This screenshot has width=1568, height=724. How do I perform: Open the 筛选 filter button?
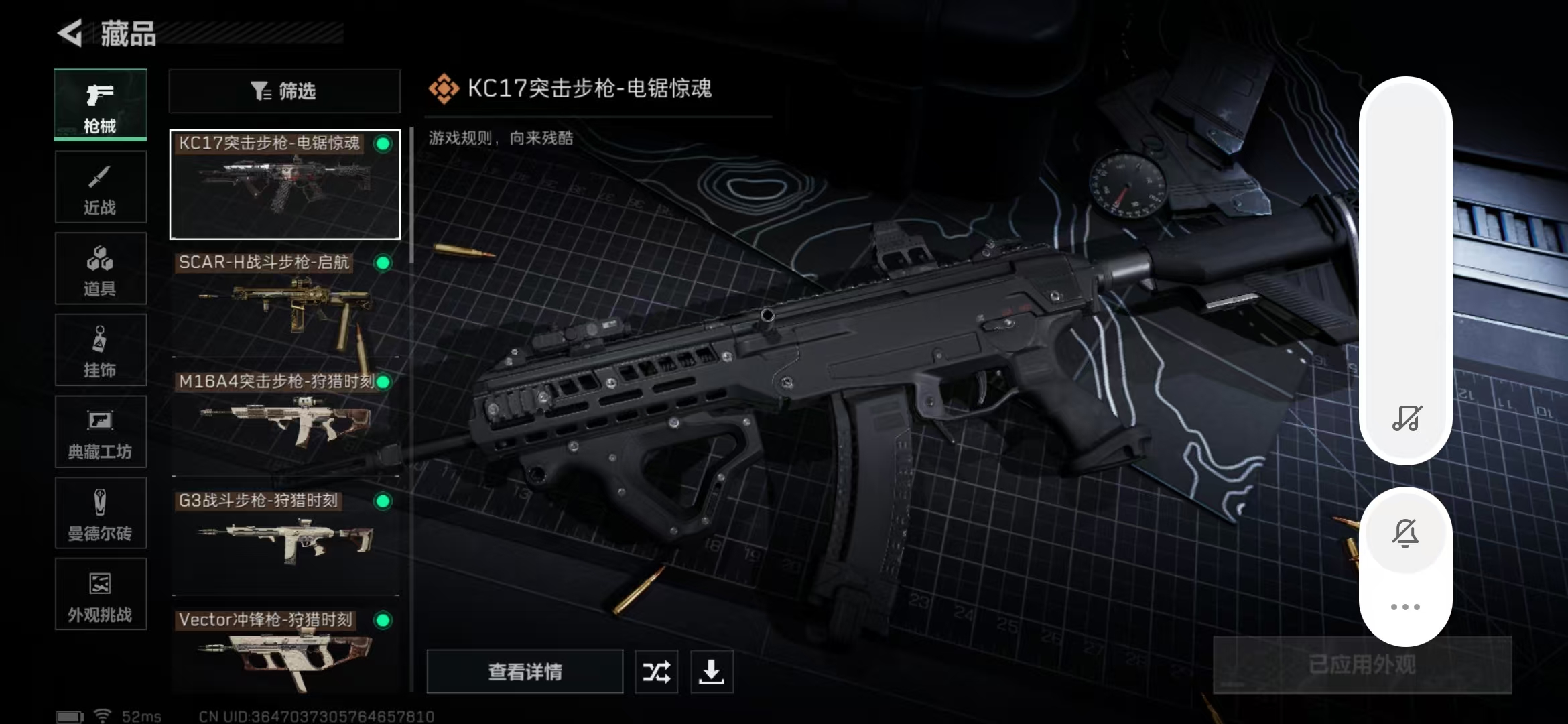[x=285, y=91]
